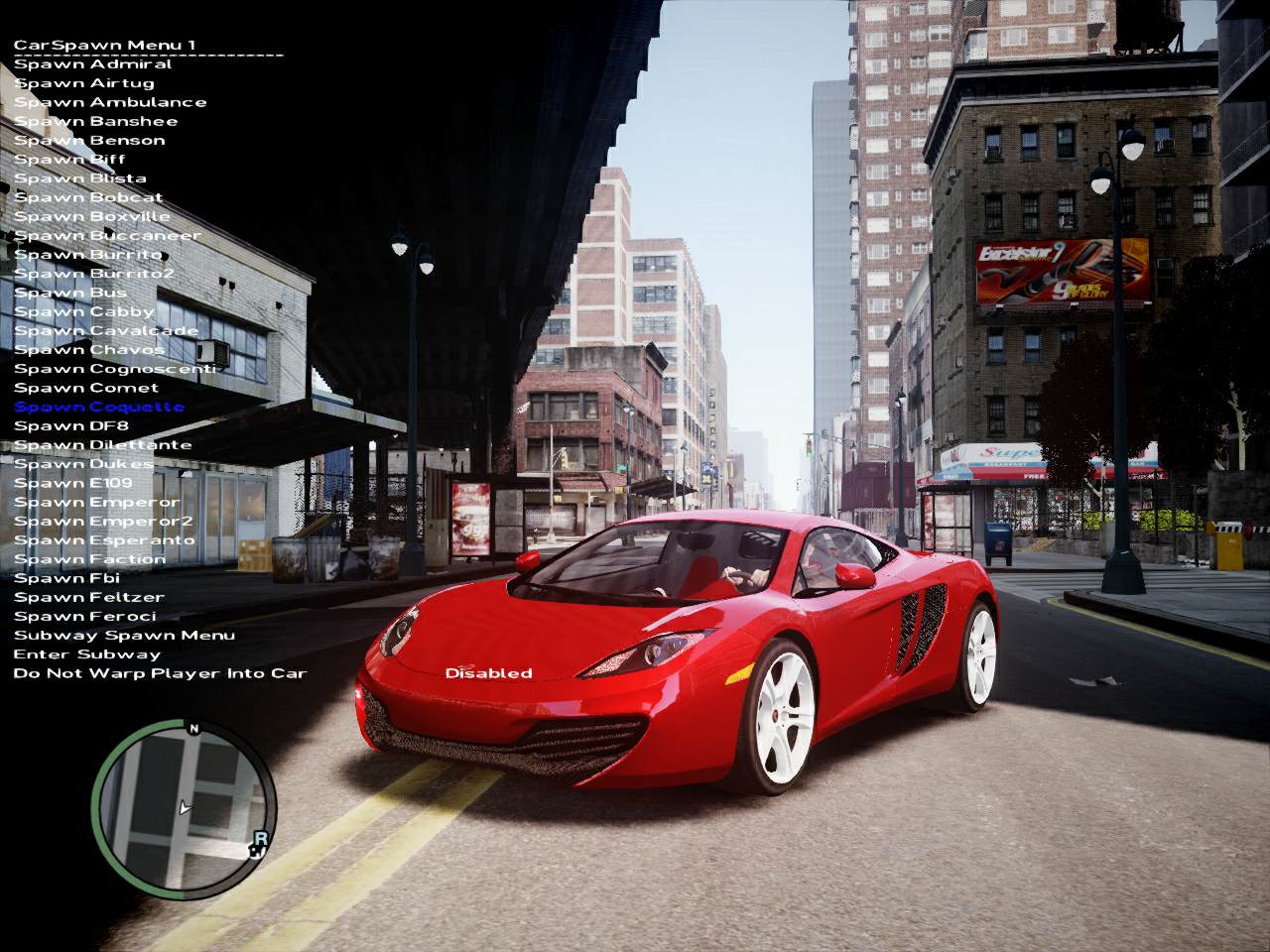Select the Spawn Blista option
Screen dimensions: 1270x952
[x=80, y=178]
